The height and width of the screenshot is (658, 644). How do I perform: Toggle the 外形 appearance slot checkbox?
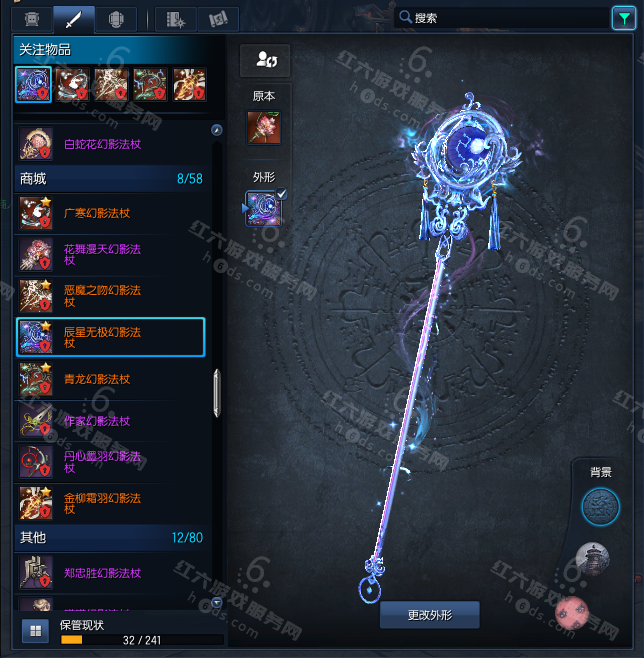tap(281, 194)
